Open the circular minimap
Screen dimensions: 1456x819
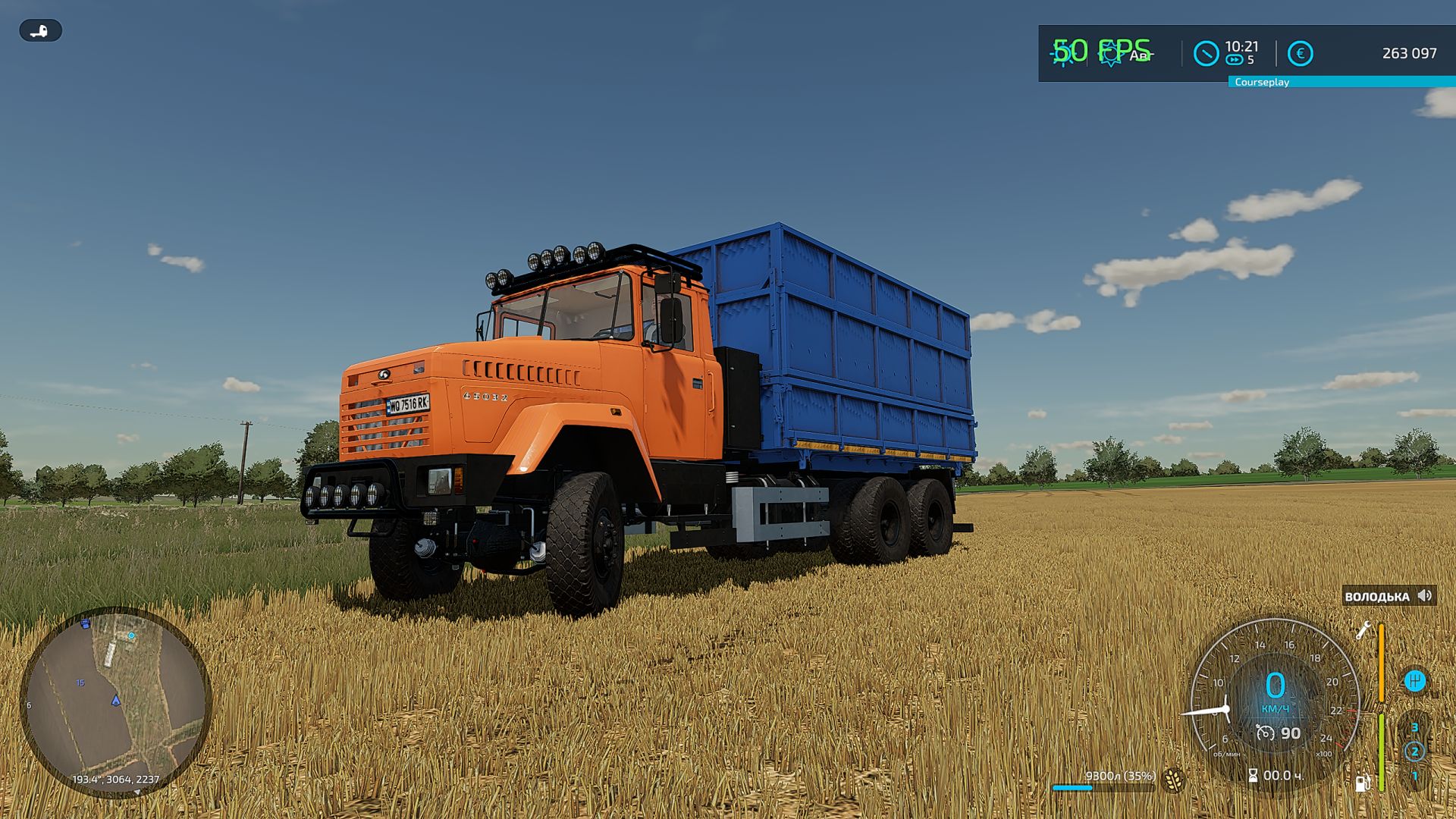pos(115,701)
